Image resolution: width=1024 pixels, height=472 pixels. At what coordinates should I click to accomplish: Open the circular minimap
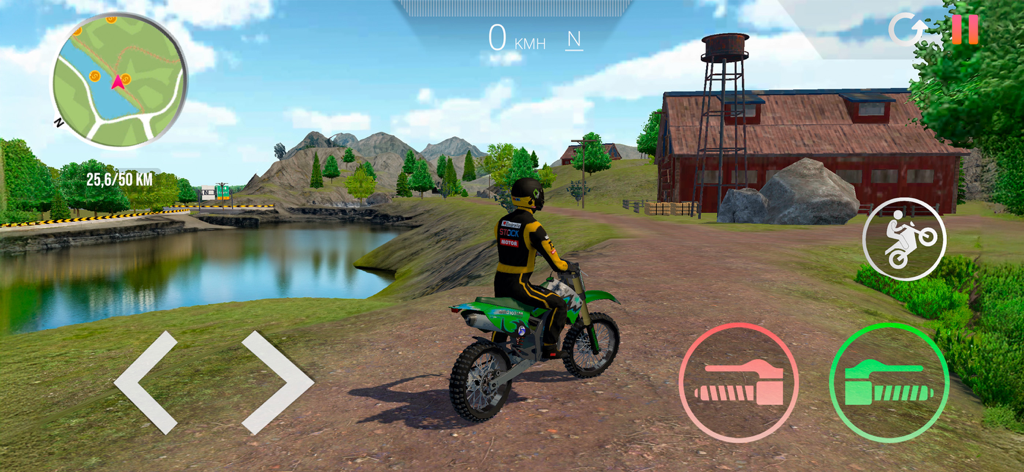(120, 81)
